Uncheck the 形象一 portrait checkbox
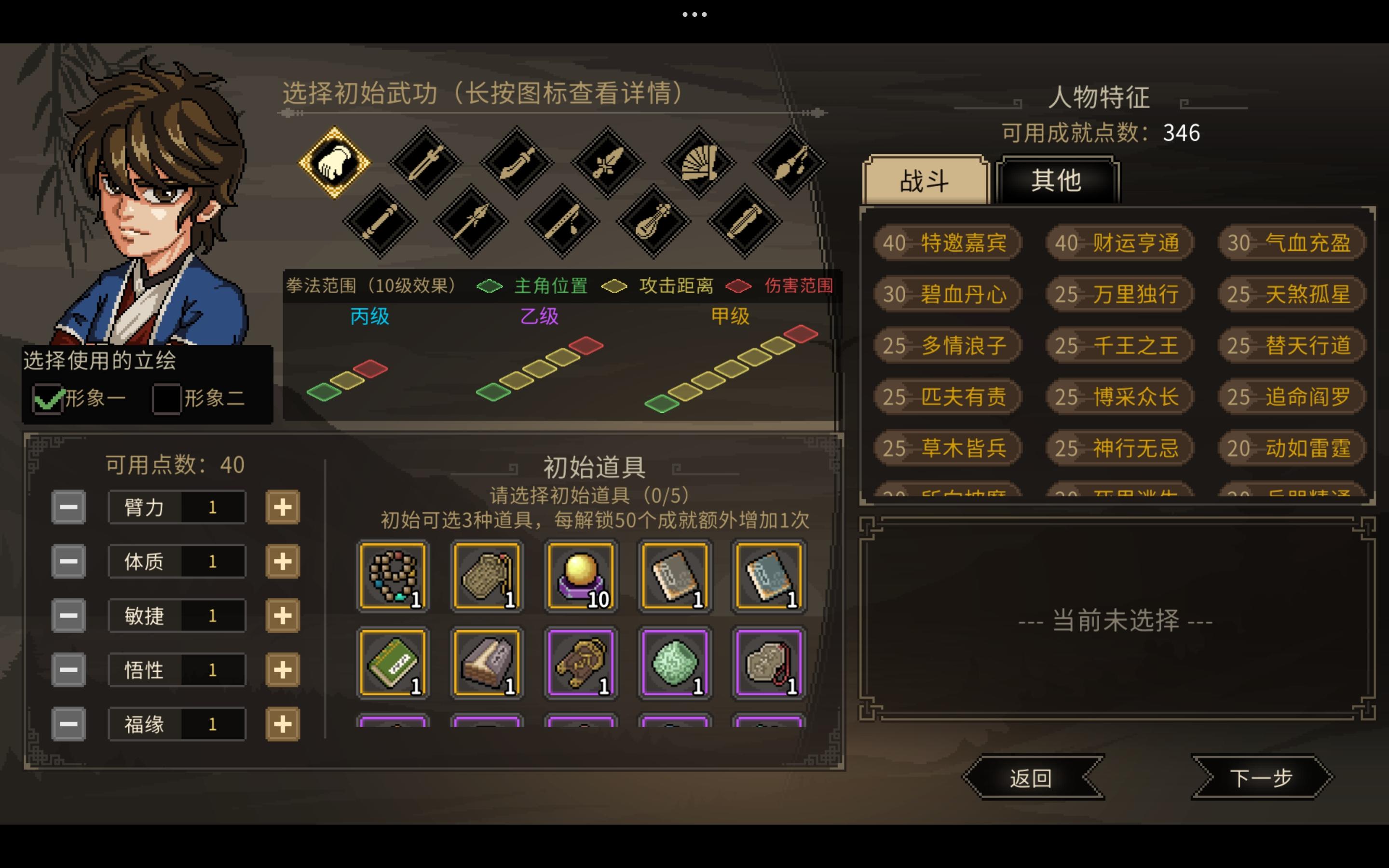 click(48, 398)
